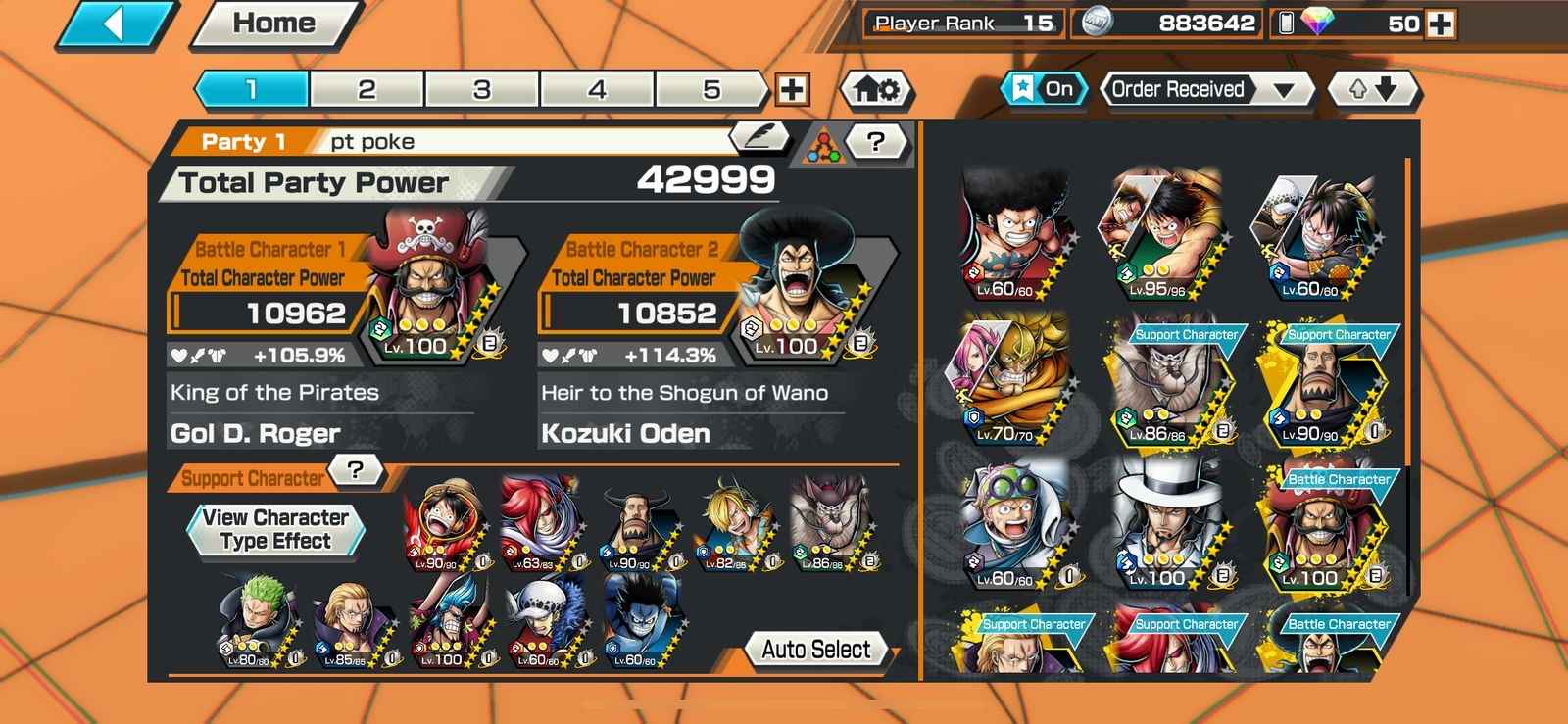Viewport: 1568px width, 724px height.
Task: Go back with the blue arrow button
Action: [116, 24]
